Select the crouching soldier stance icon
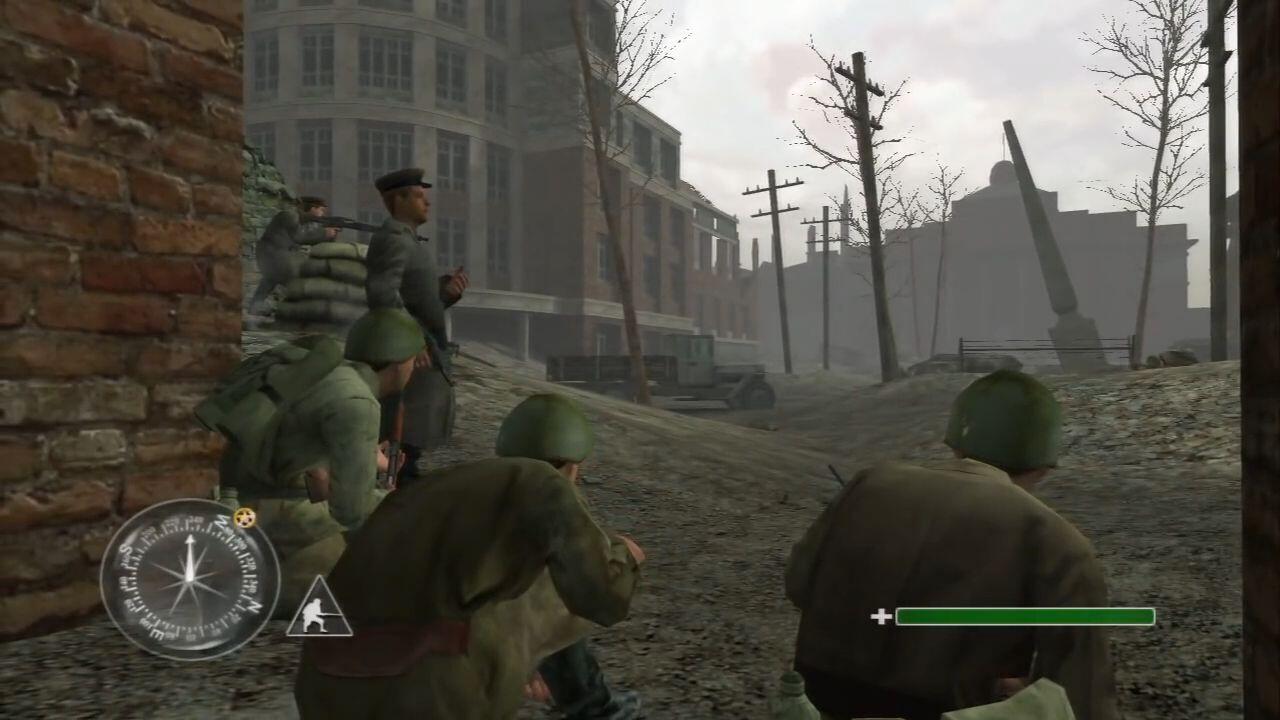1280x720 pixels. 319,611
